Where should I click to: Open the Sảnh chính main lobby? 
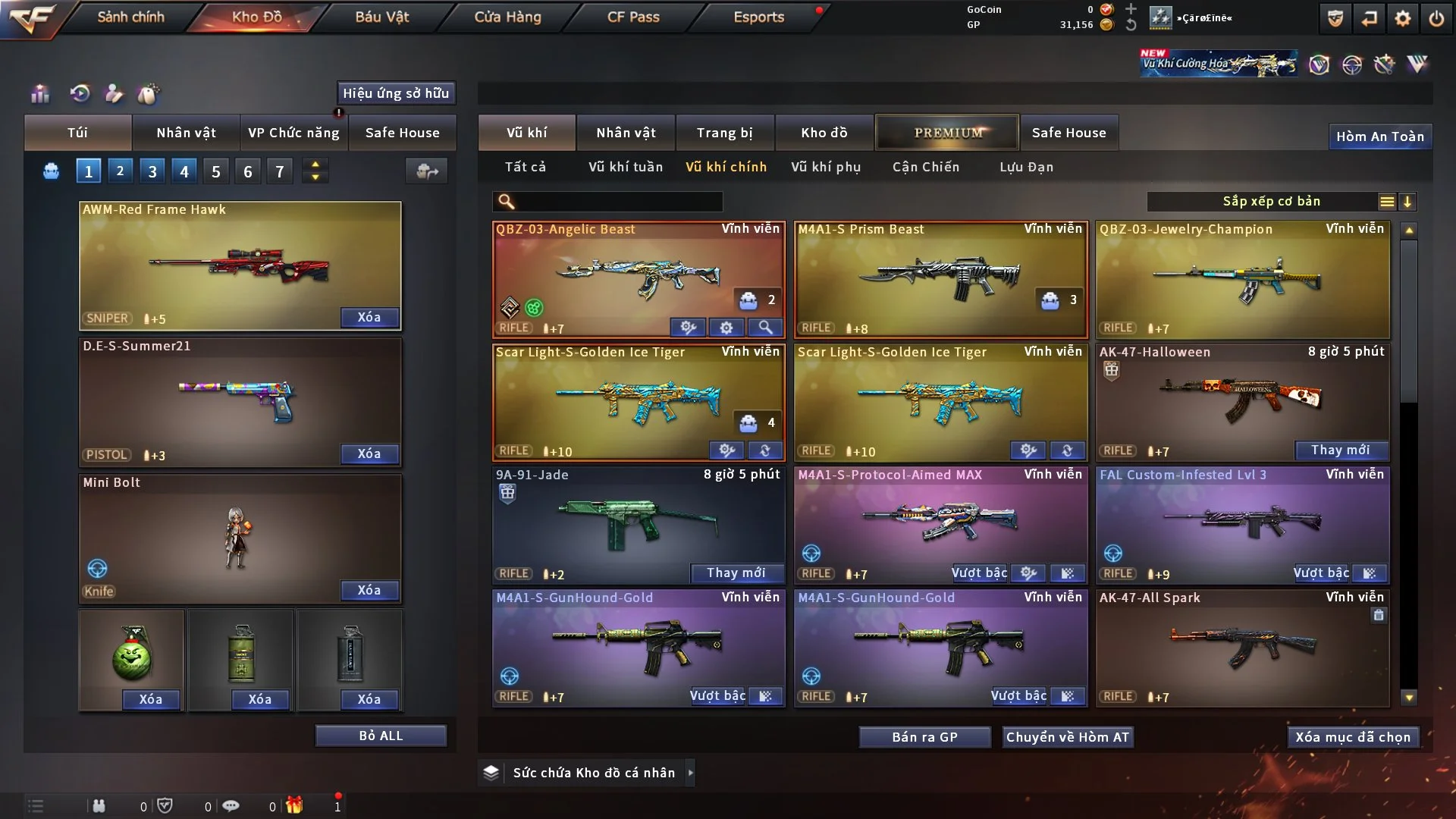(130, 17)
